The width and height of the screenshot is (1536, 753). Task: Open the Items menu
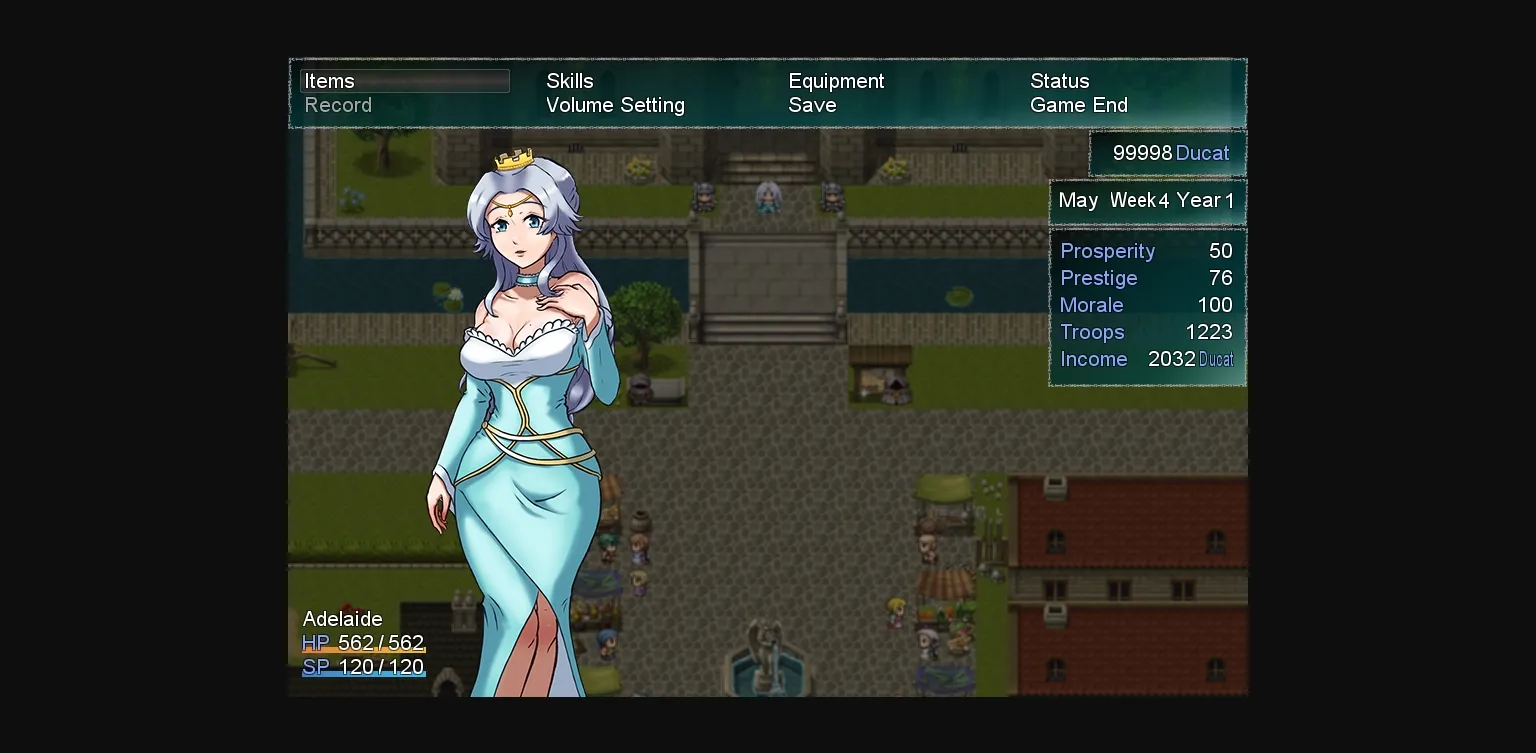pyautogui.click(x=330, y=81)
